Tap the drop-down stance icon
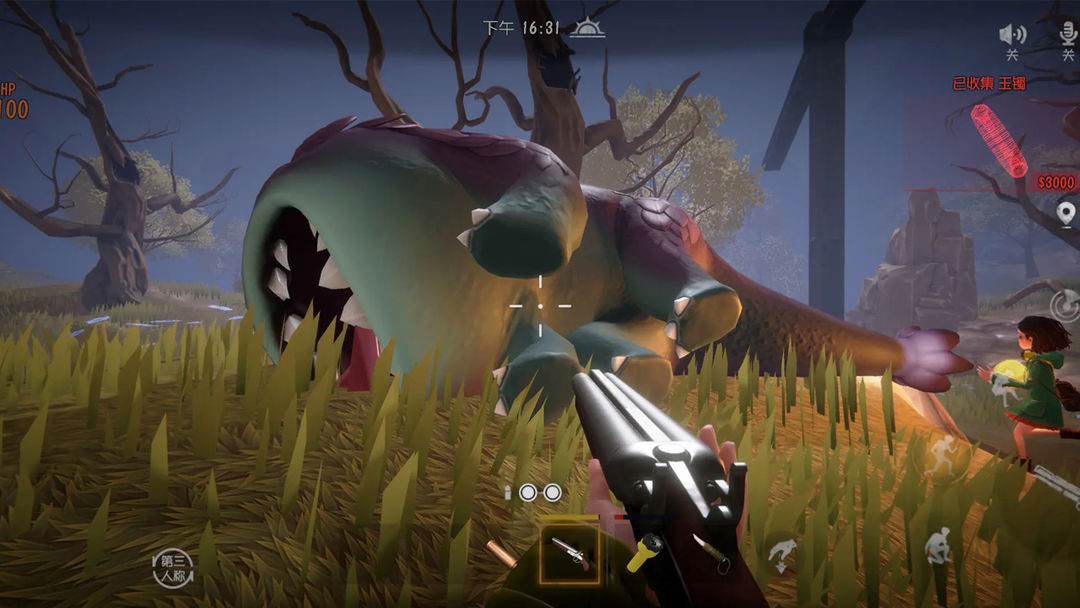 pyautogui.click(x=782, y=553)
